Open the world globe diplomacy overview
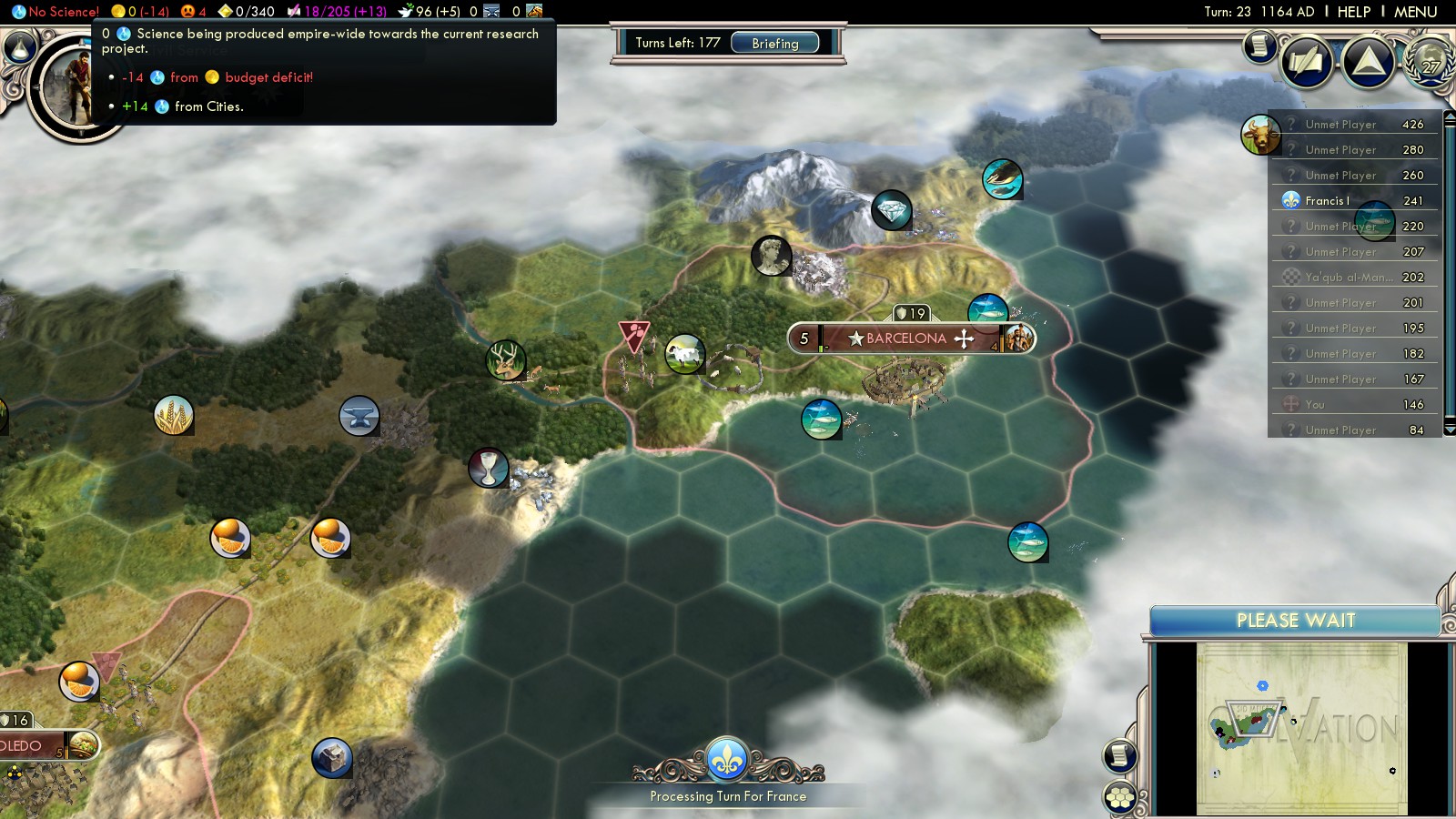The width and height of the screenshot is (1456, 819). point(1431,62)
